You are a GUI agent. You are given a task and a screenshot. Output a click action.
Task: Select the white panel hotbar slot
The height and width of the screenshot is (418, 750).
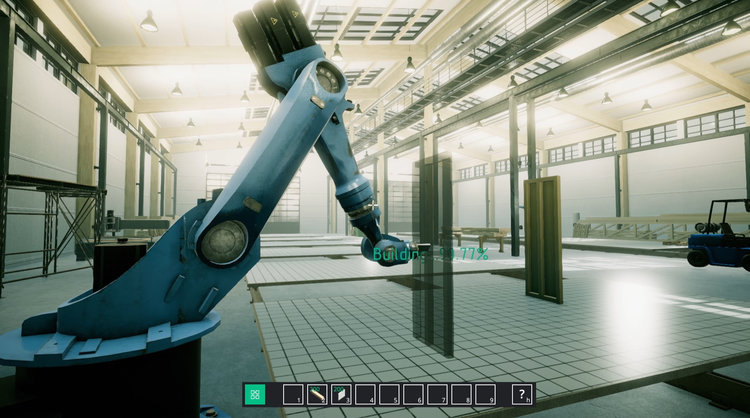click(340, 394)
